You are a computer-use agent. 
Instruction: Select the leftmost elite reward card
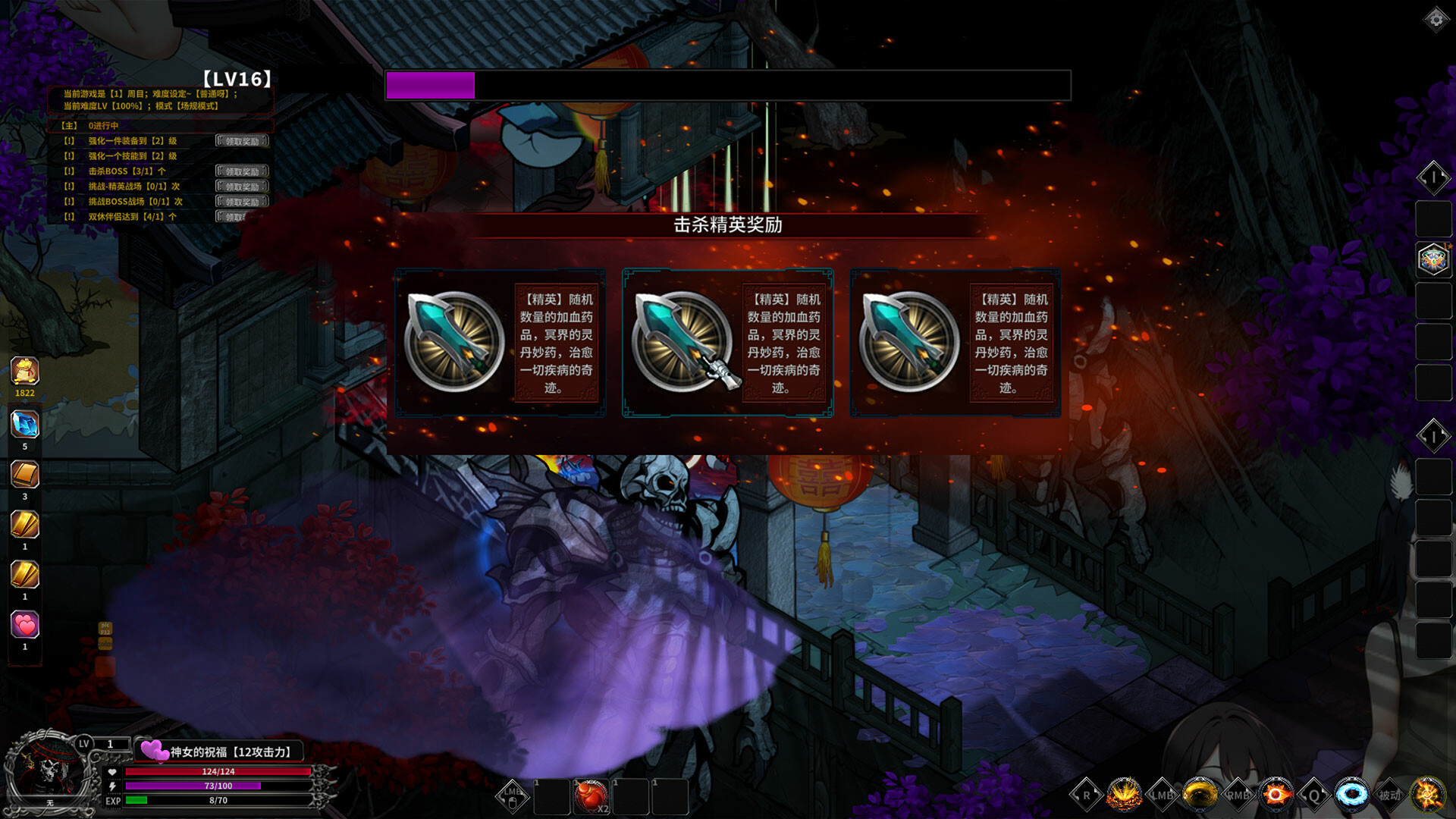(501, 343)
